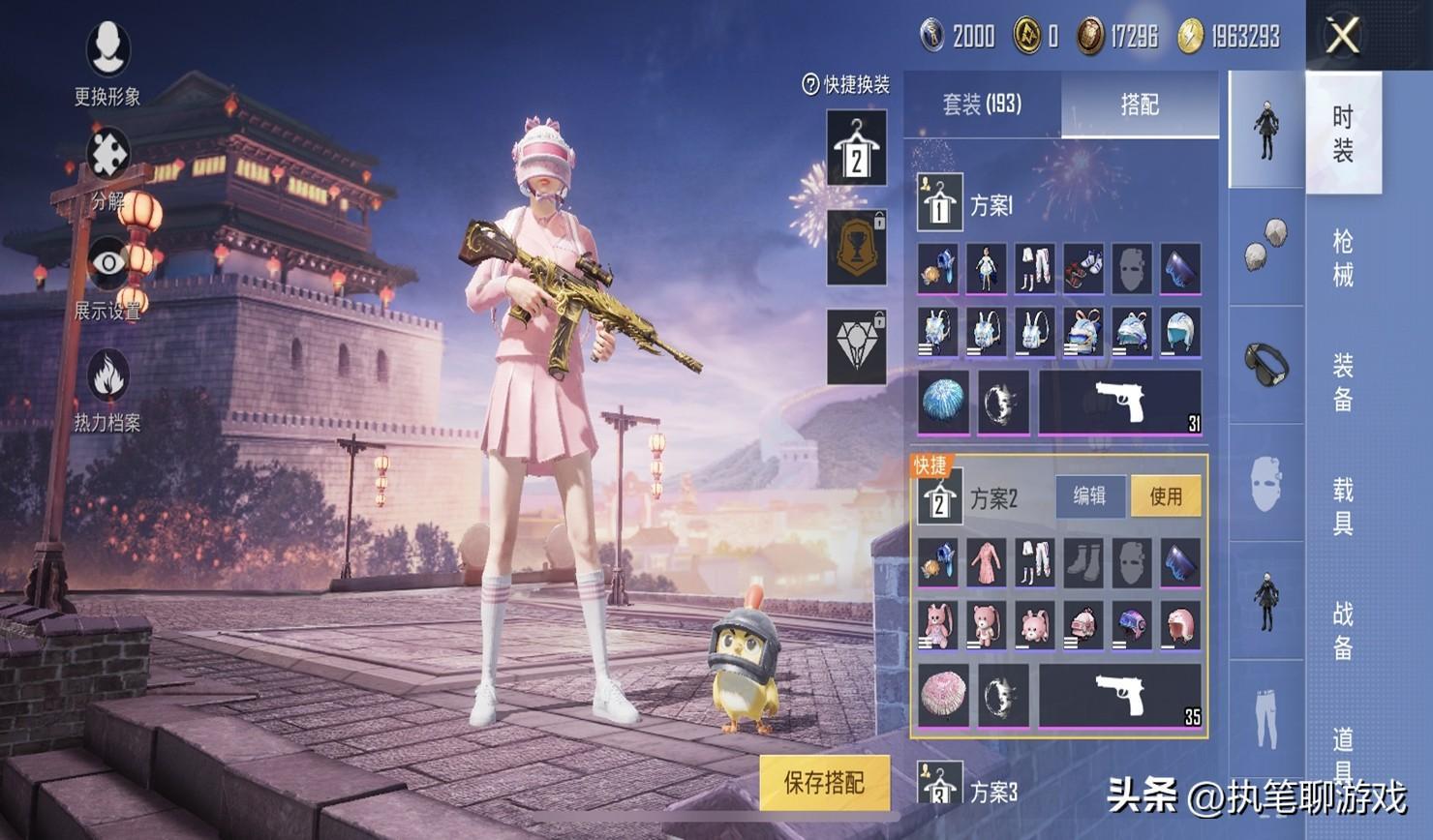Switch to the 枪械 firearms category
The width and height of the screenshot is (1433, 840).
[1343, 257]
